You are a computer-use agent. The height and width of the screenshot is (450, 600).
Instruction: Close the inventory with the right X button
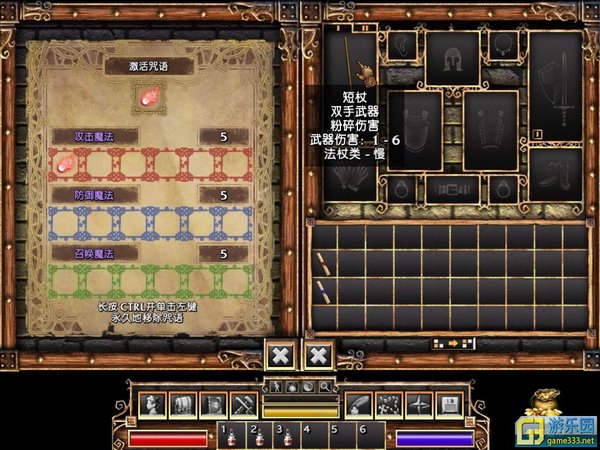(318, 355)
